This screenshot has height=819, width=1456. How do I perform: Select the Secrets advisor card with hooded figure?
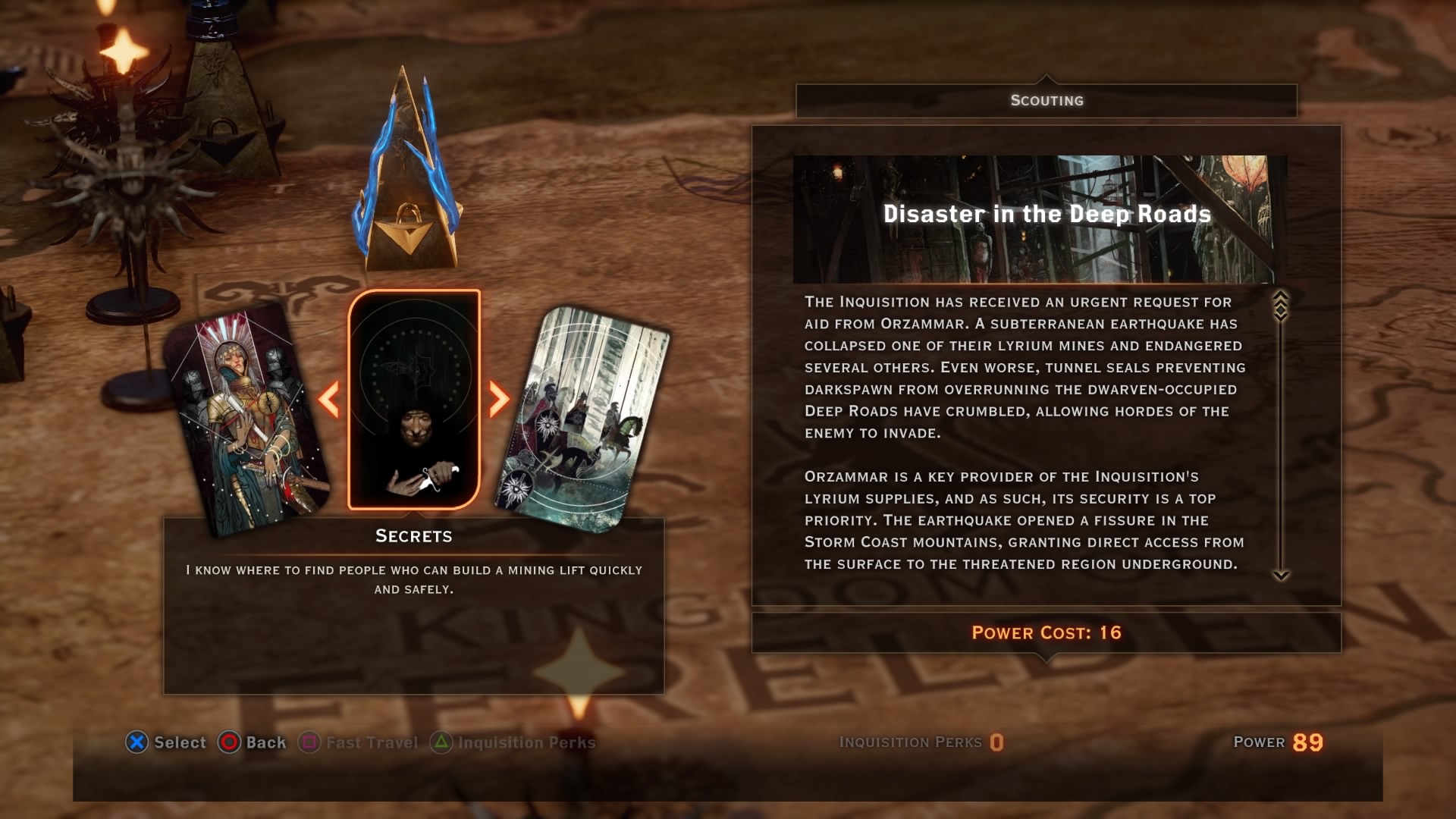414,400
